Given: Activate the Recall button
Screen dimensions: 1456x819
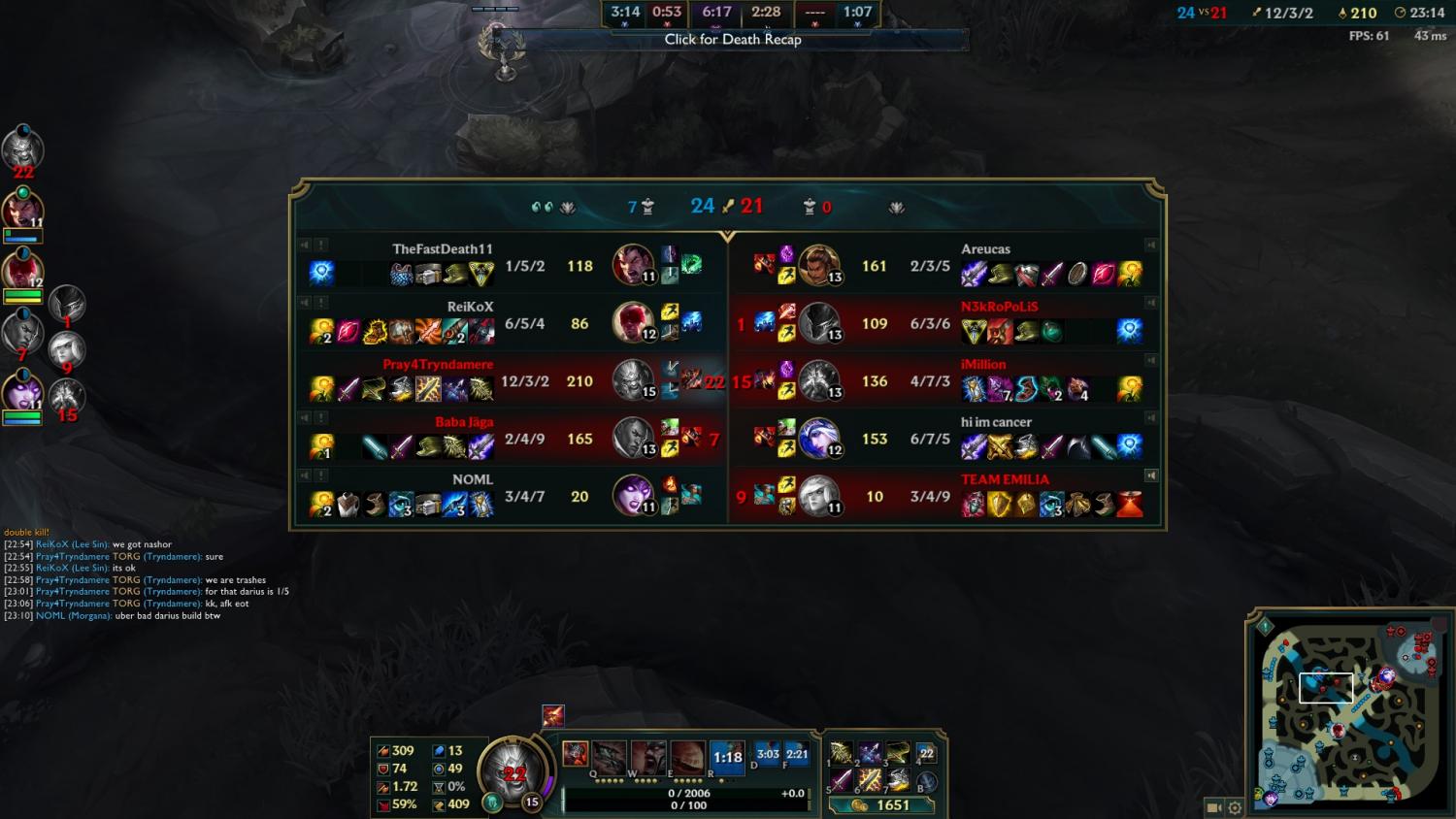Looking at the screenshot, I should click(926, 782).
